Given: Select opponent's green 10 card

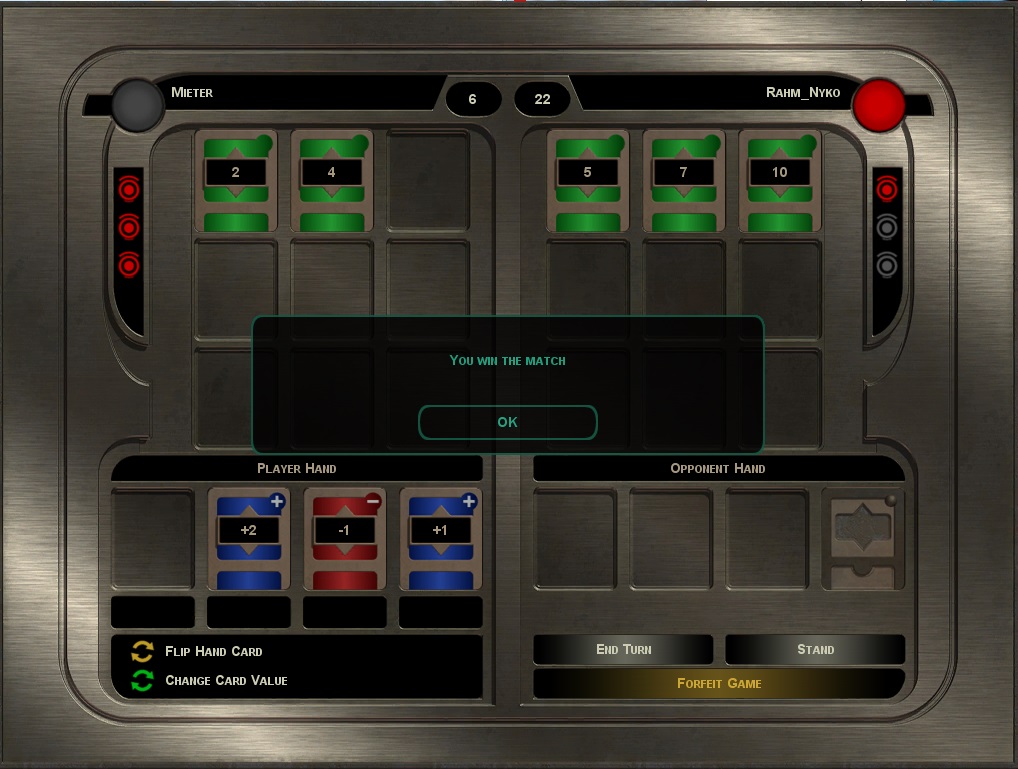Looking at the screenshot, I should coord(780,181).
